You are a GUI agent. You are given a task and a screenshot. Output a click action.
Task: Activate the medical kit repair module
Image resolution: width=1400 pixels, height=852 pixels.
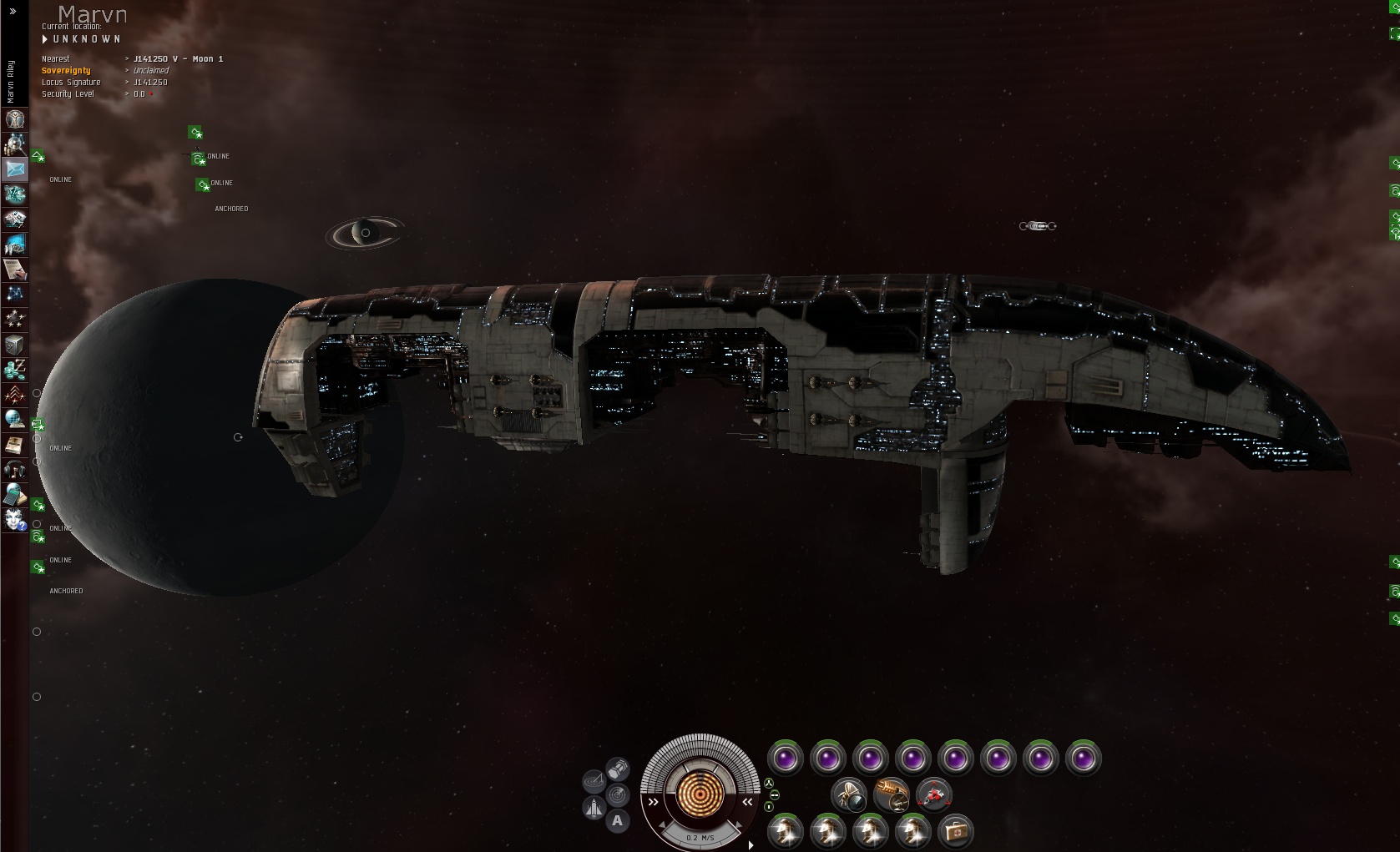tap(955, 831)
